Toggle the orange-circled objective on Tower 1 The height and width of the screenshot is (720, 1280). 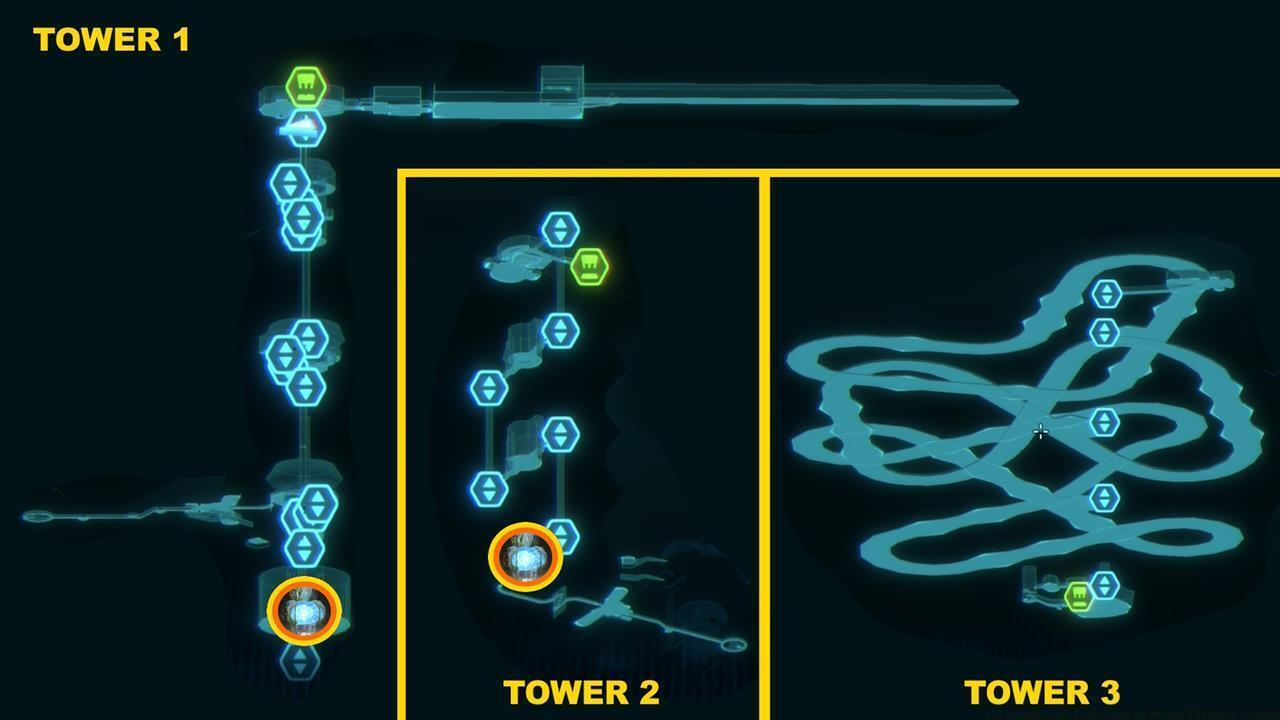[x=303, y=609]
